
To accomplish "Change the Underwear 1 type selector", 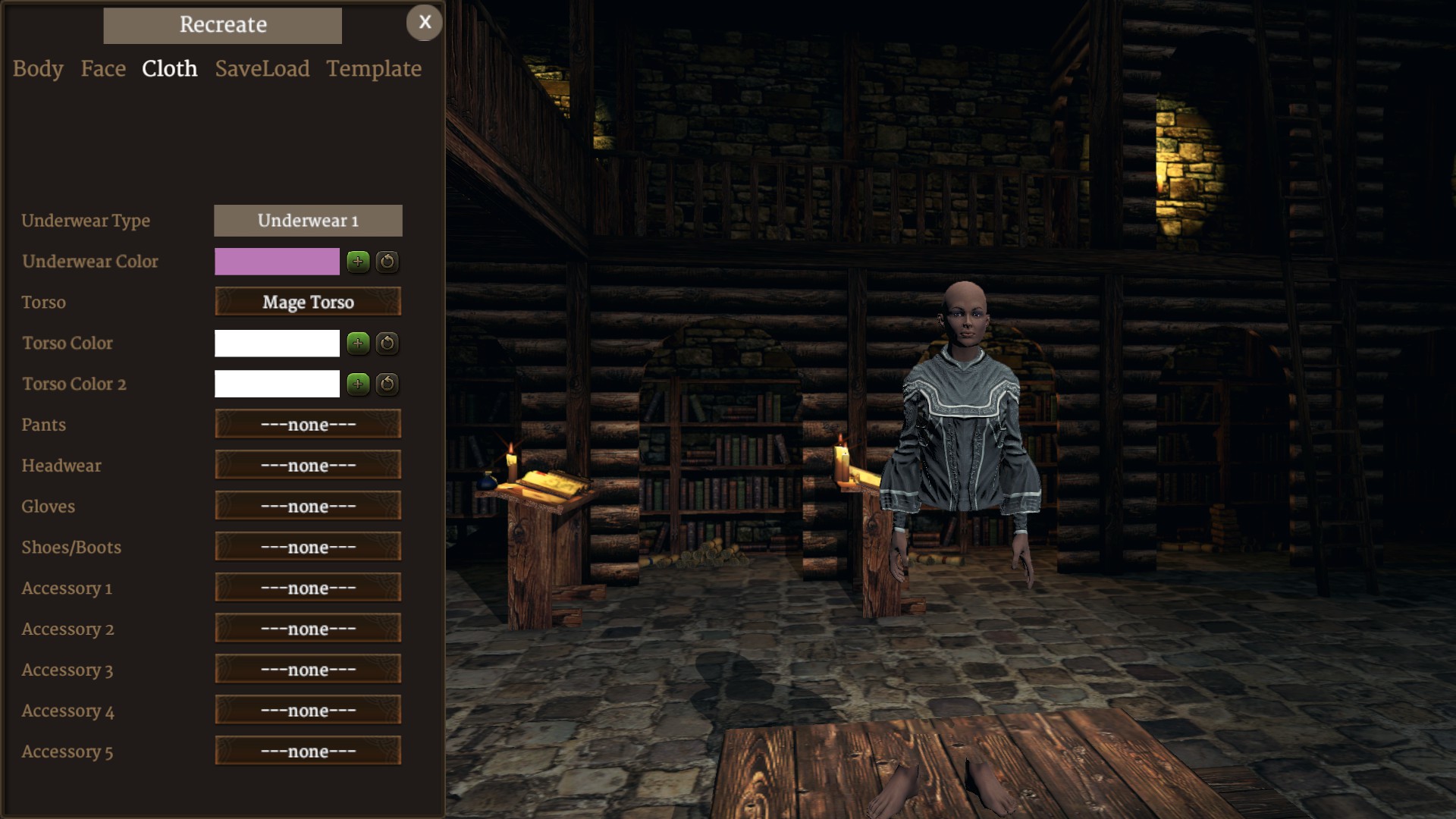I will point(308,221).
